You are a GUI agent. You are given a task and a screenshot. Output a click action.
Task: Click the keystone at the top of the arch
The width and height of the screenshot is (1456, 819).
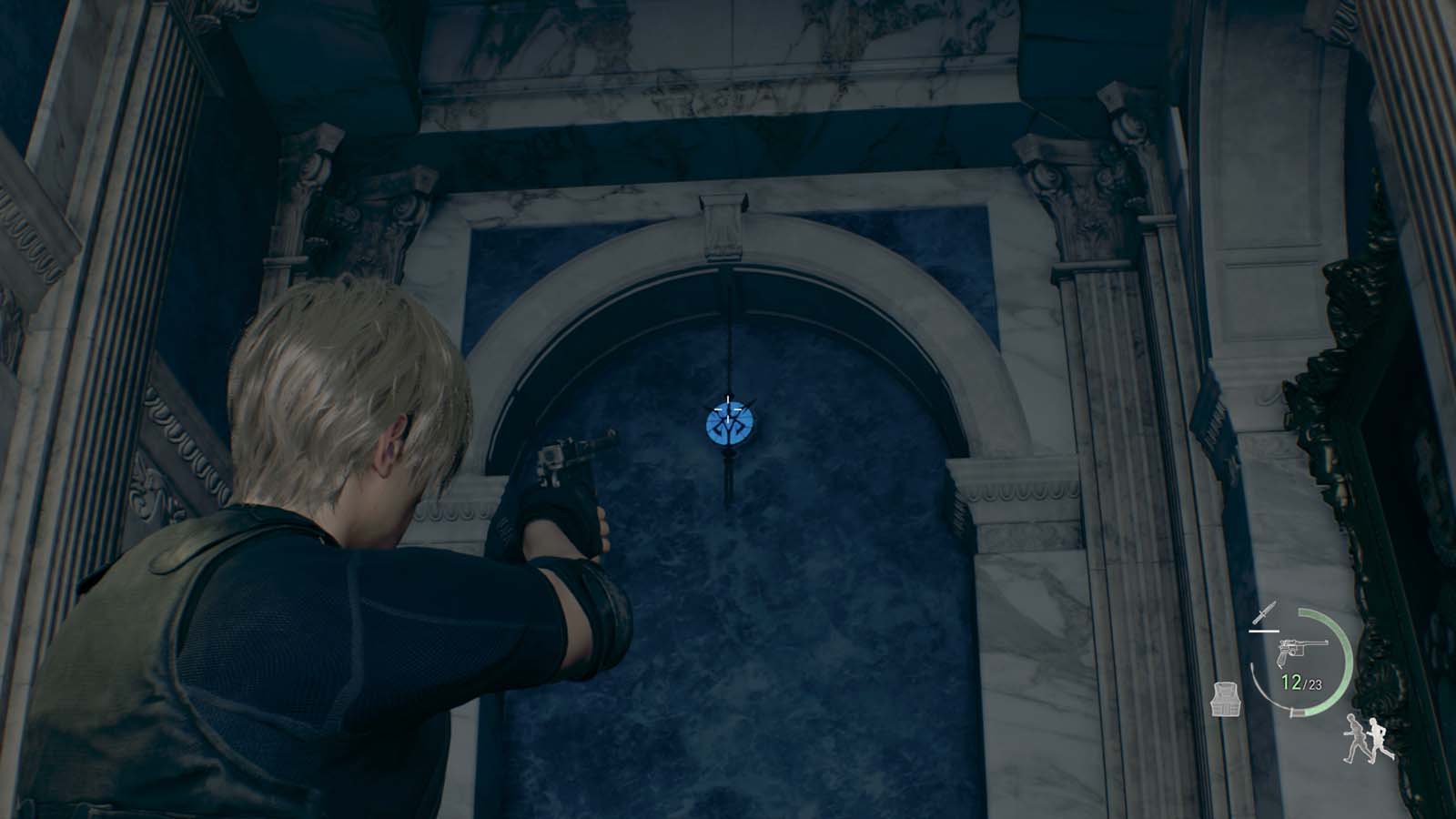(724, 223)
